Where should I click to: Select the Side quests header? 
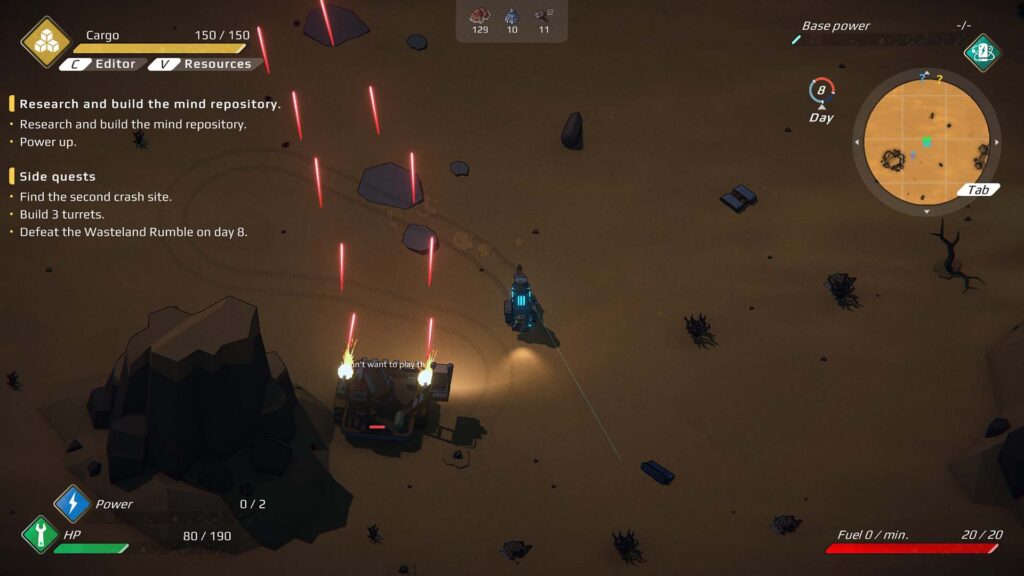(58, 177)
